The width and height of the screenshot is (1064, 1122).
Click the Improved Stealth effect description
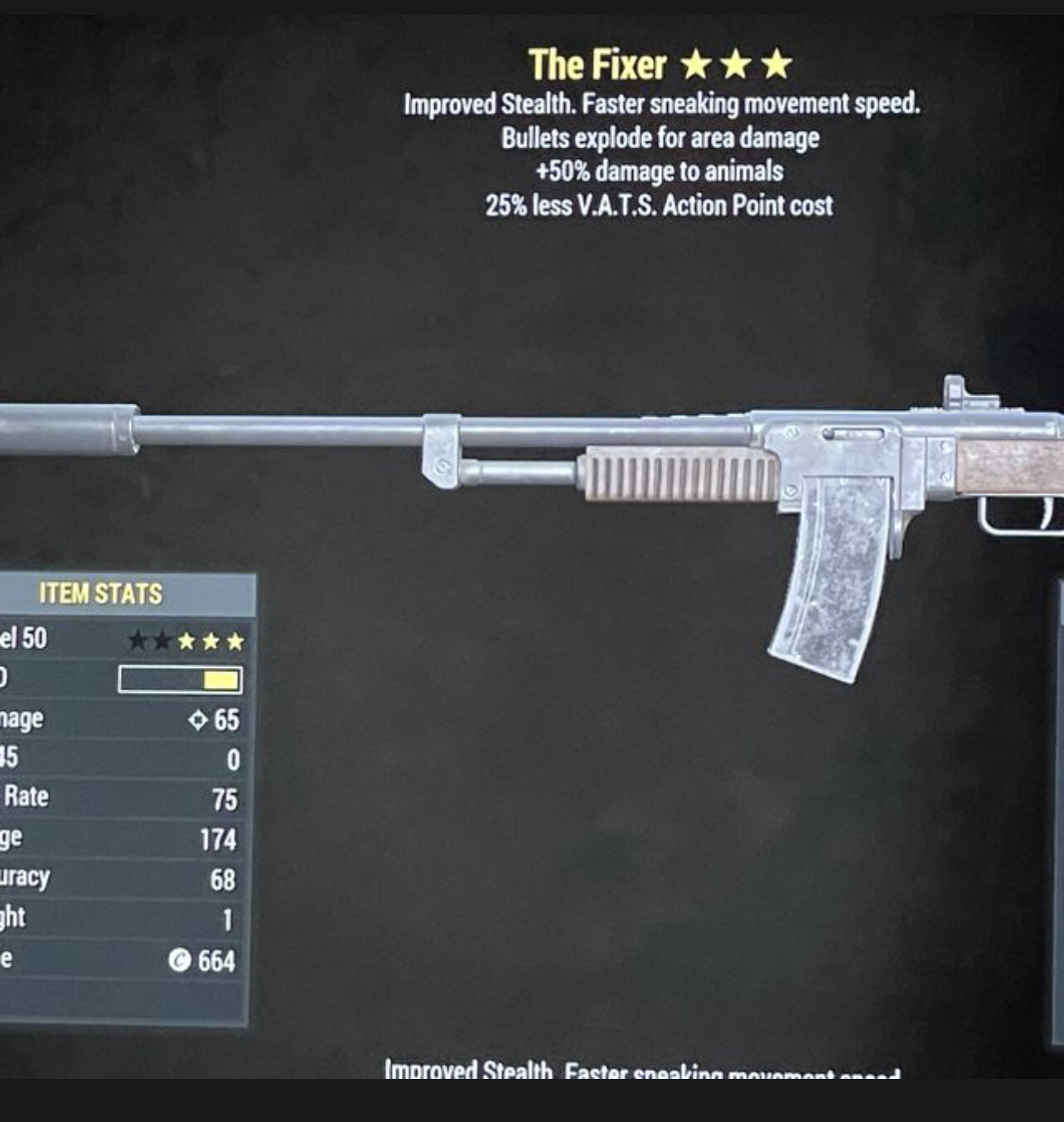point(661,105)
